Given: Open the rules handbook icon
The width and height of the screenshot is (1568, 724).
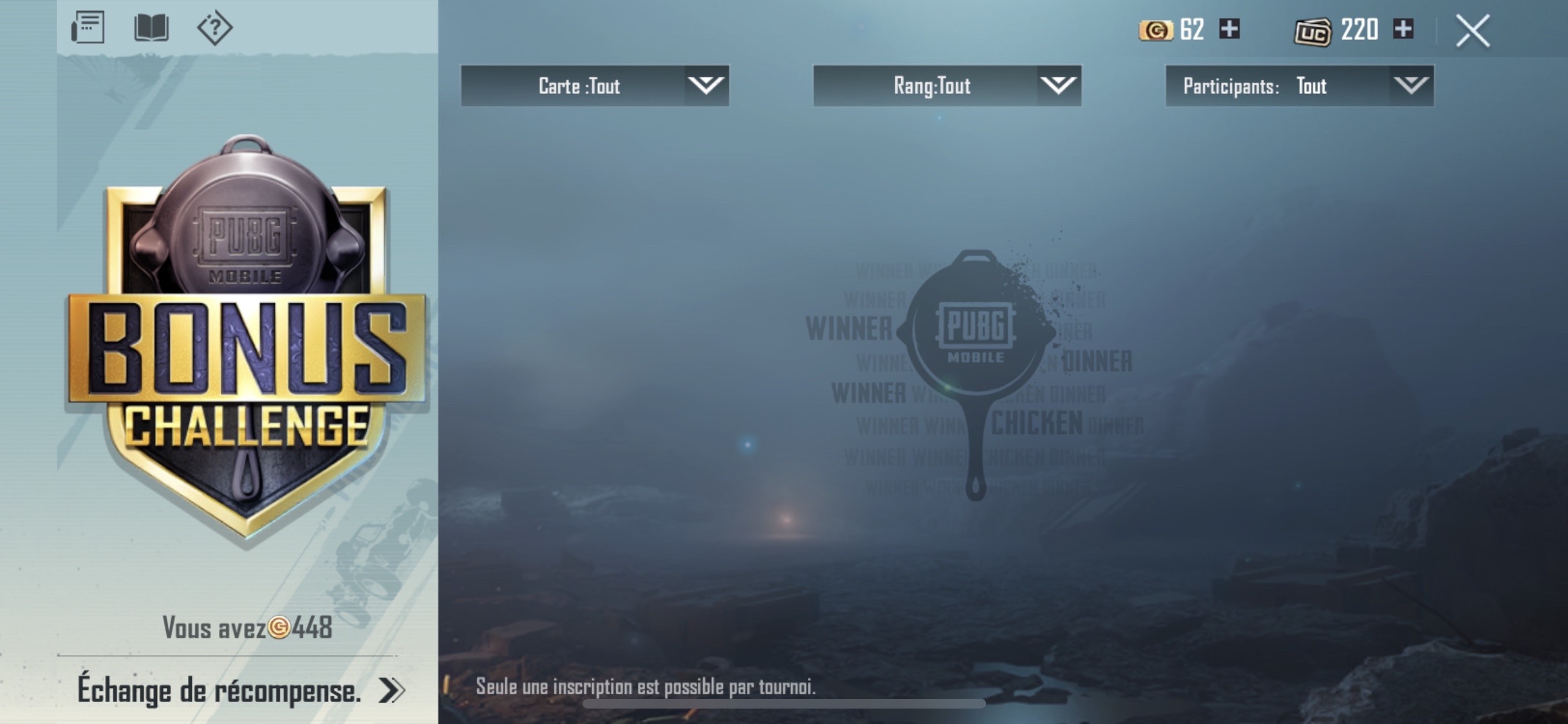Looking at the screenshot, I should click(x=152, y=28).
